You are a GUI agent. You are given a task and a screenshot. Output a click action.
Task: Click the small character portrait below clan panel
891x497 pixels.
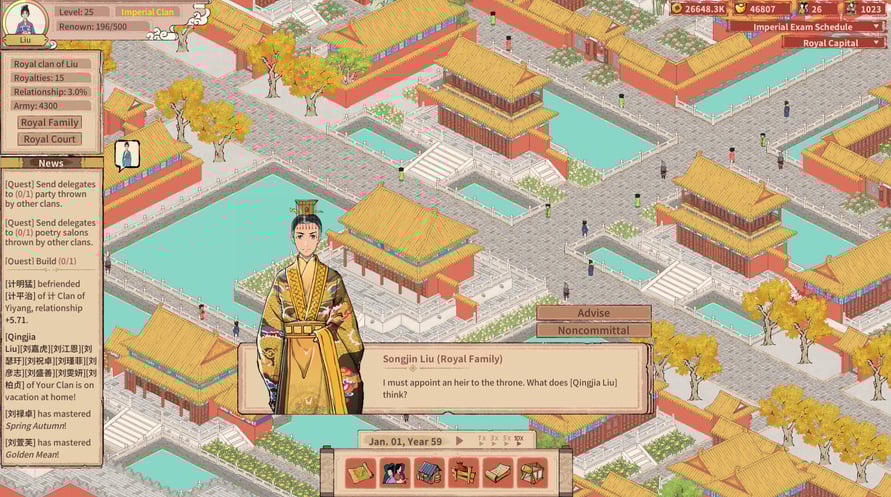(x=127, y=154)
